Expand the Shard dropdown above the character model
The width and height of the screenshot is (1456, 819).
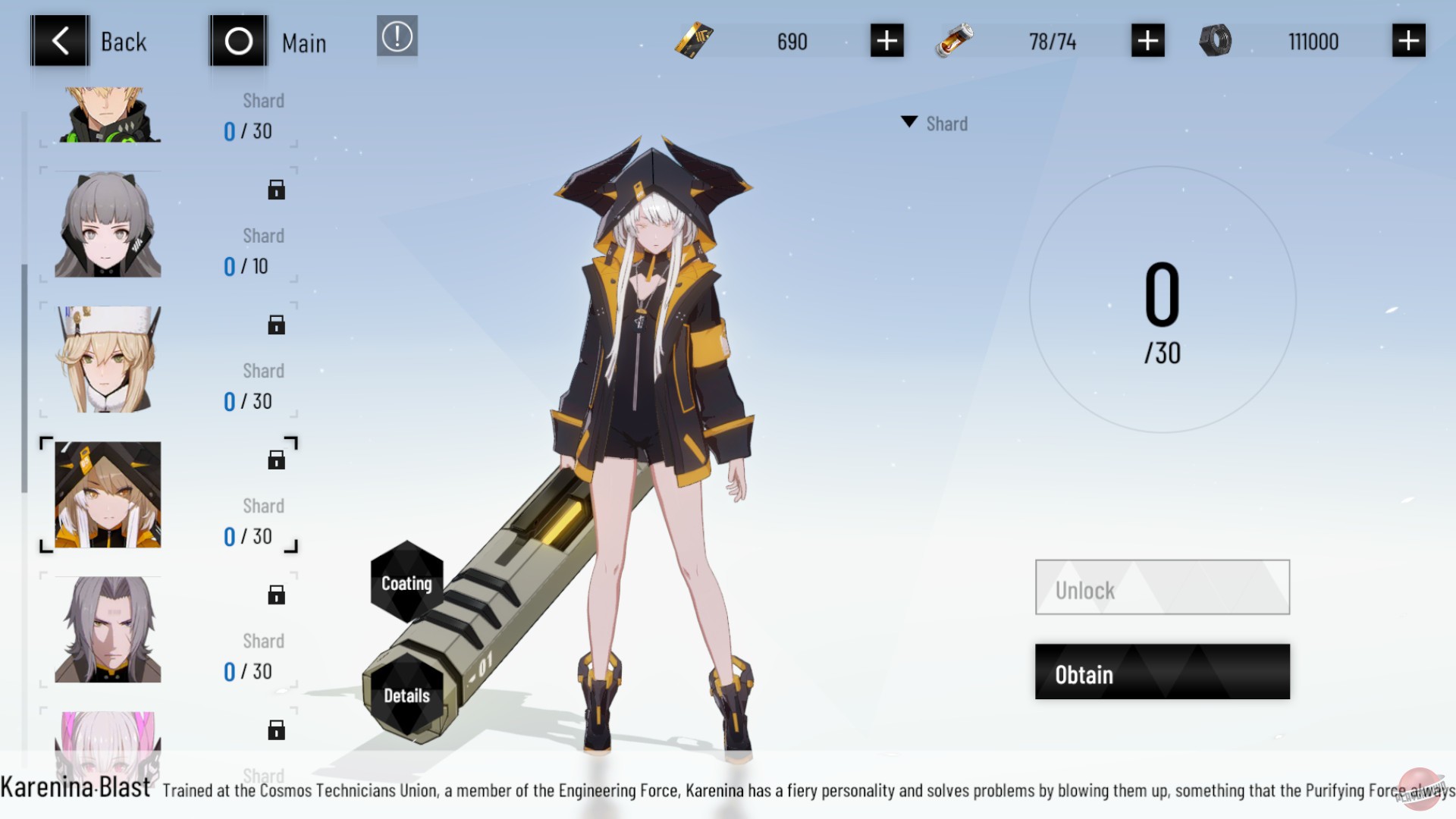pos(934,123)
